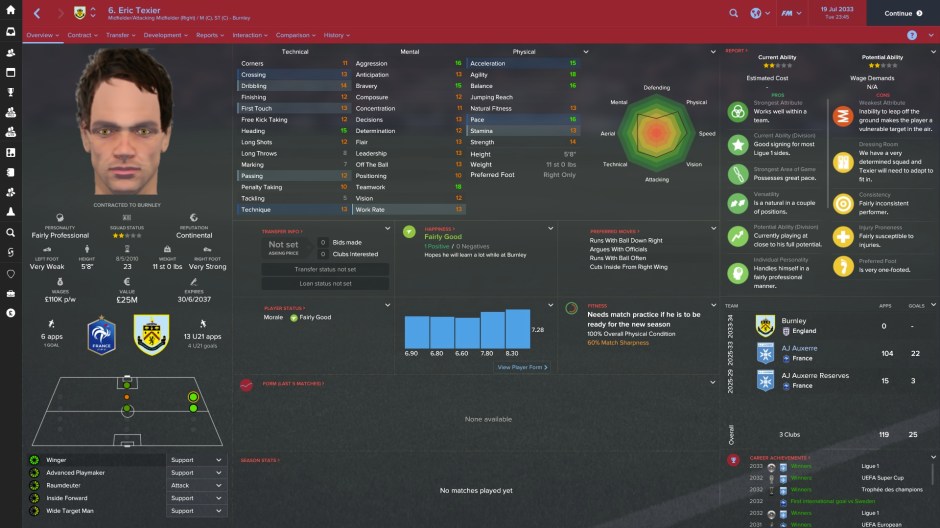Go back with the left arrow
Image resolution: width=940 pixels, height=528 pixels.
36,13
